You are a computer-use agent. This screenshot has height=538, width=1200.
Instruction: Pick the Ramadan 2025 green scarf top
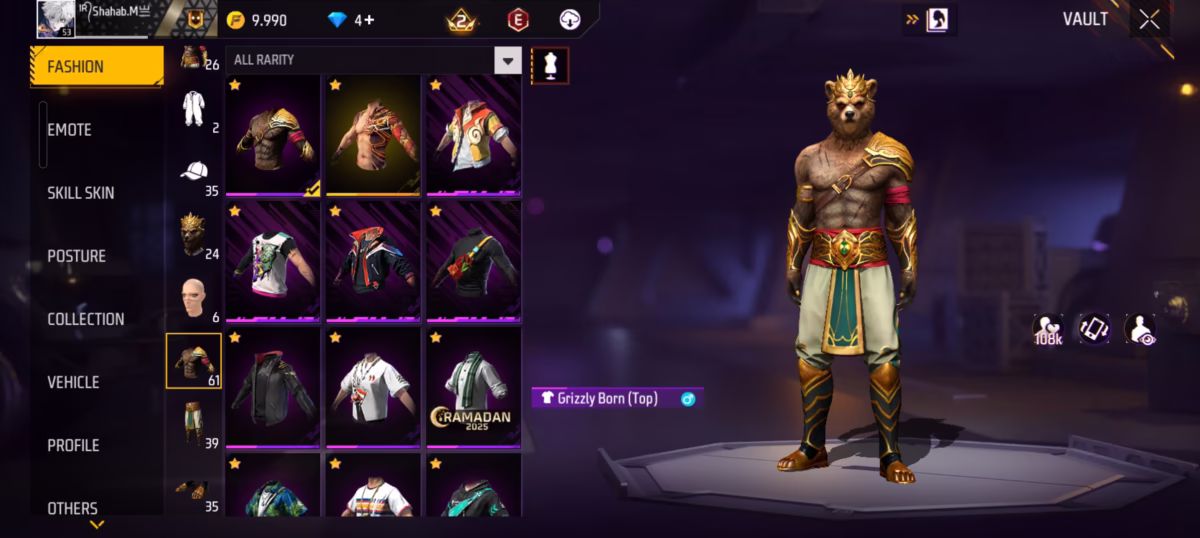pos(473,387)
